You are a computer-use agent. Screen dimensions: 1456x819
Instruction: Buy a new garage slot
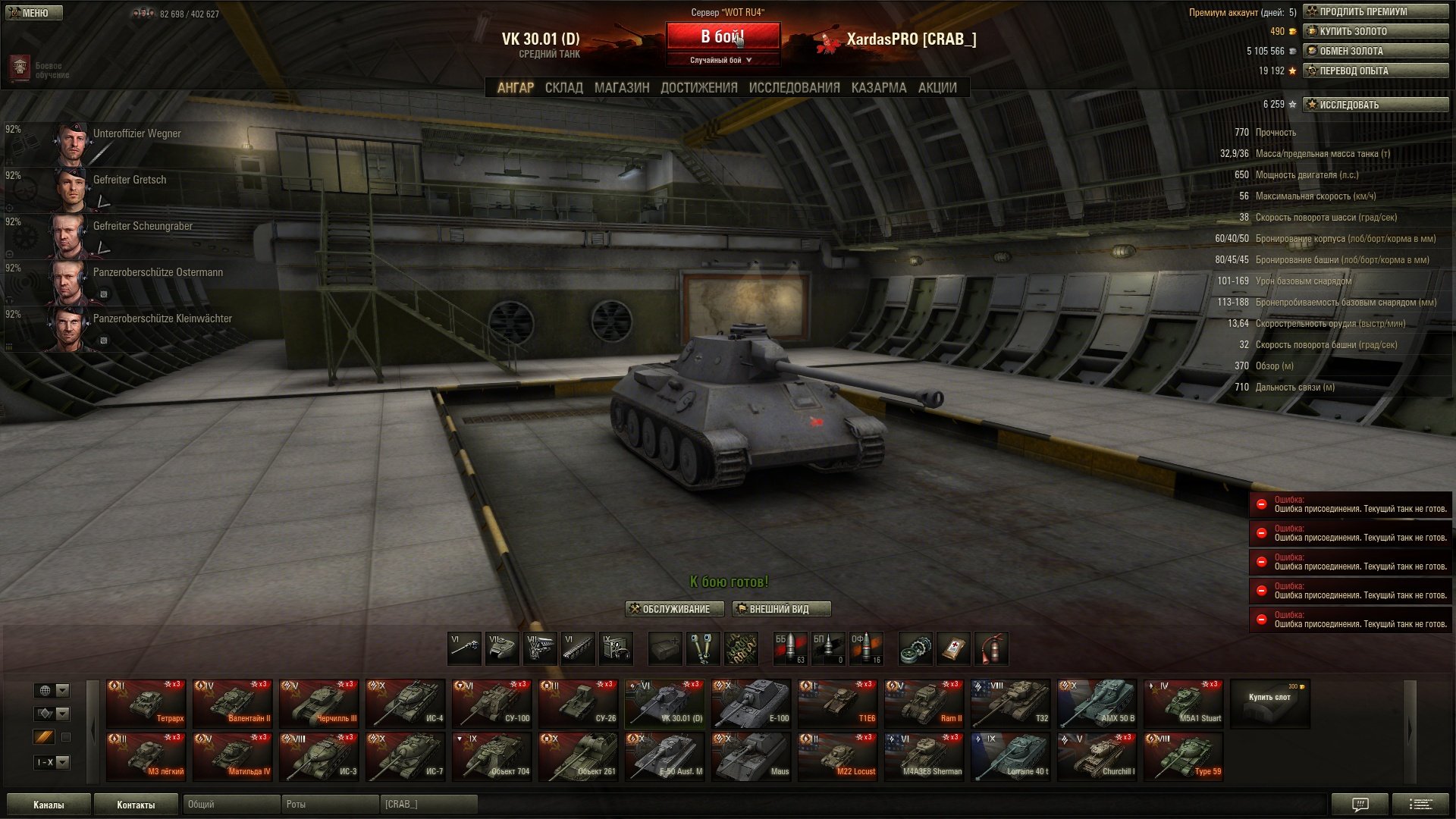1269,703
